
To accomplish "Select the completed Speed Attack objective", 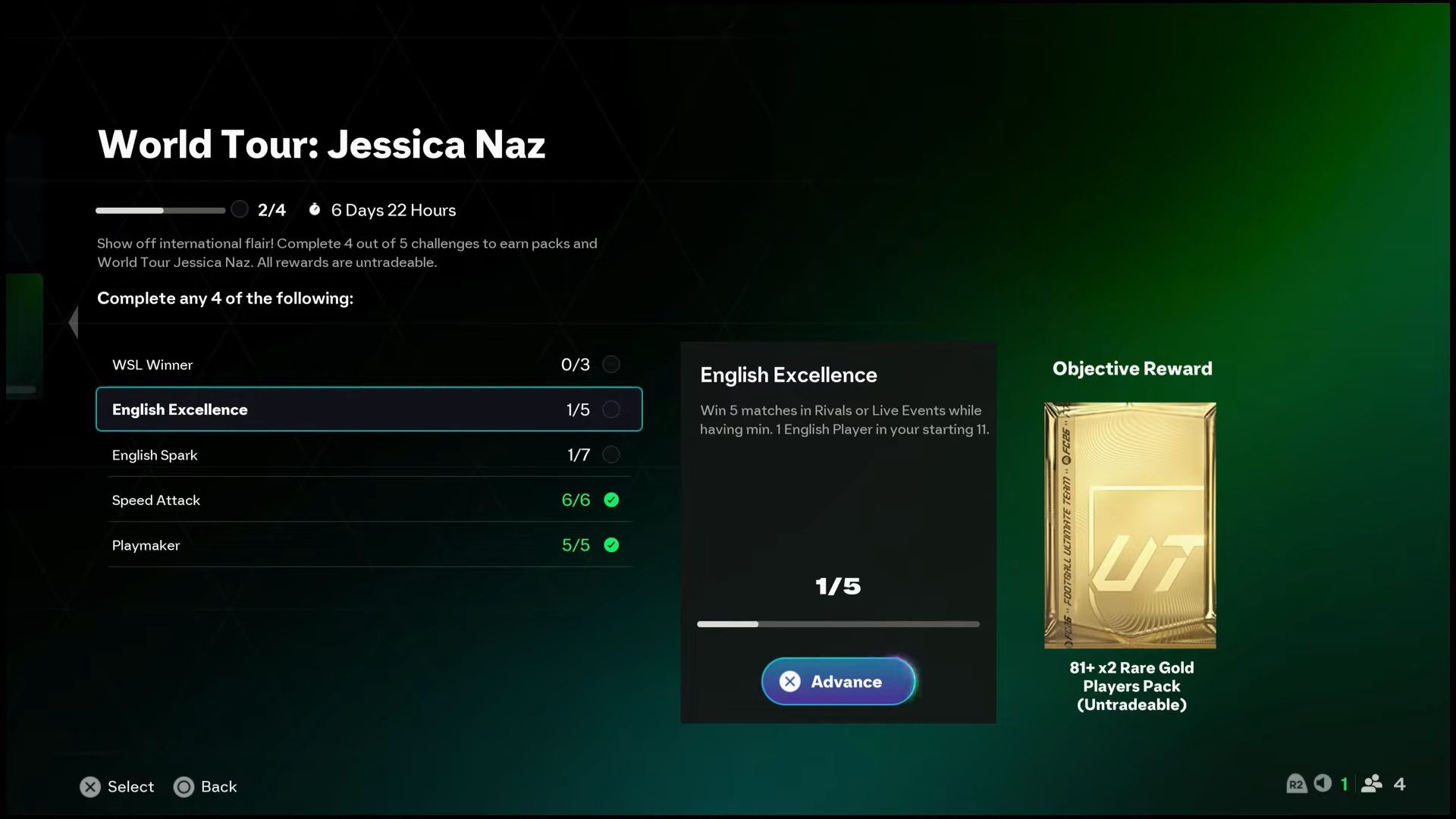I will tap(369, 500).
